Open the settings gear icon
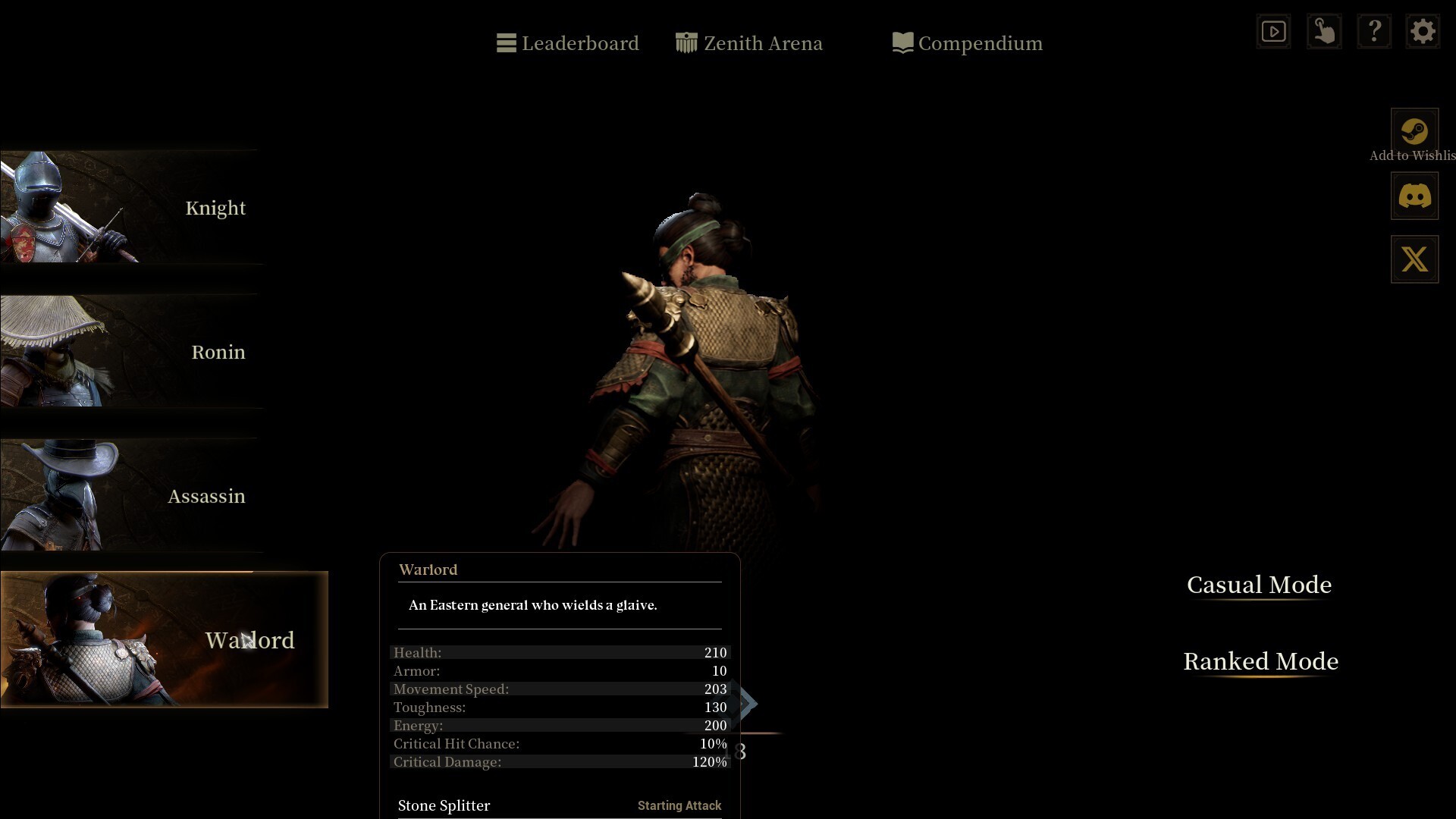1456x819 pixels. (1423, 31)
